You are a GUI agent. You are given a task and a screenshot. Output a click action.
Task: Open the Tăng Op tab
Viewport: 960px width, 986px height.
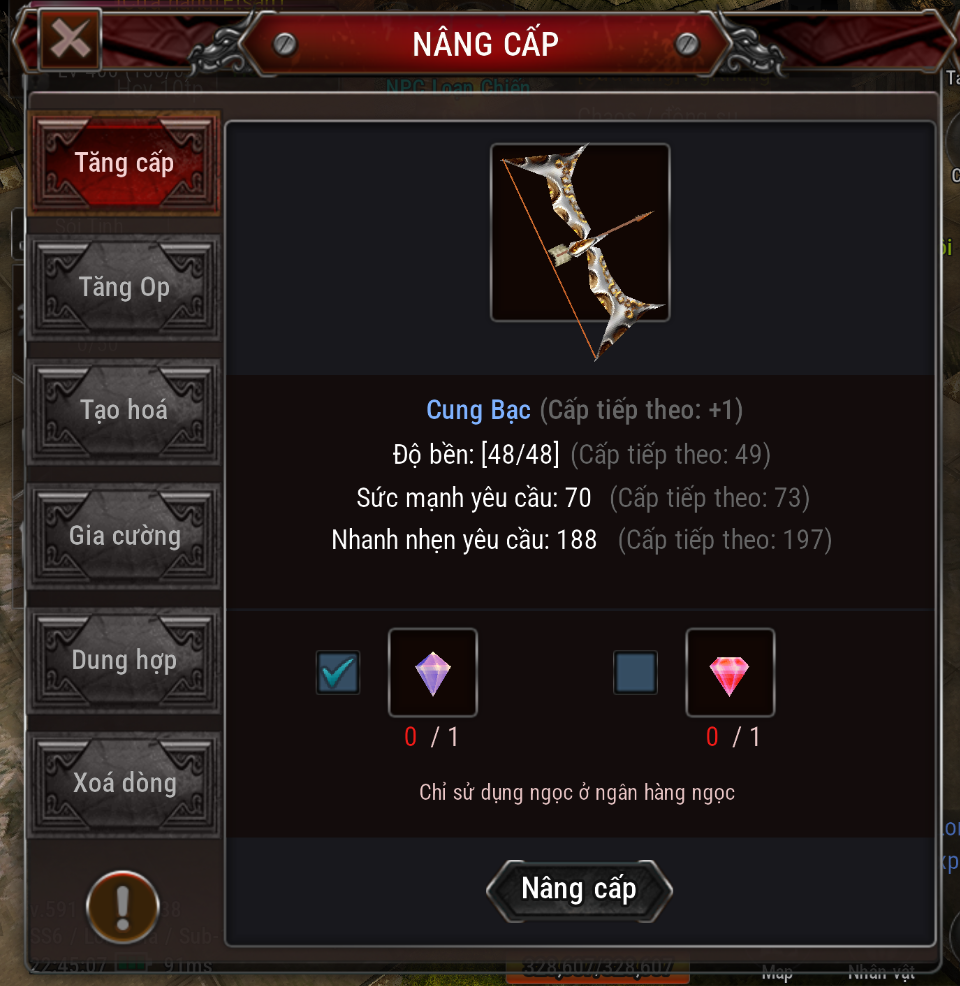[x=124, y=288]
